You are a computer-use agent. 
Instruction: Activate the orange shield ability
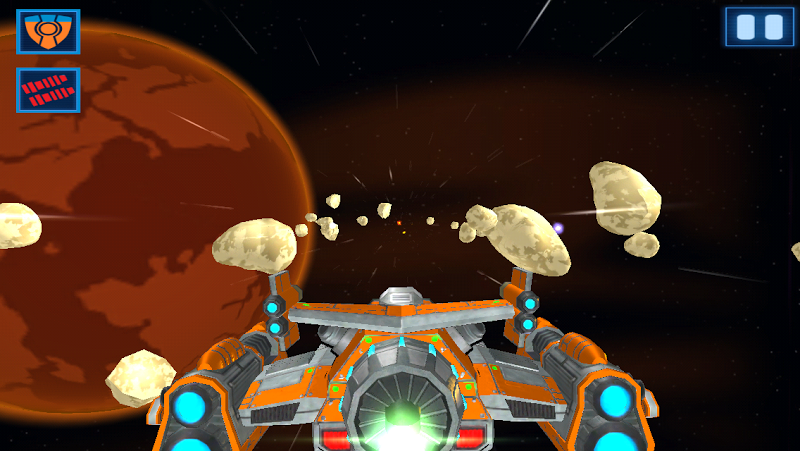coord(48,31)
